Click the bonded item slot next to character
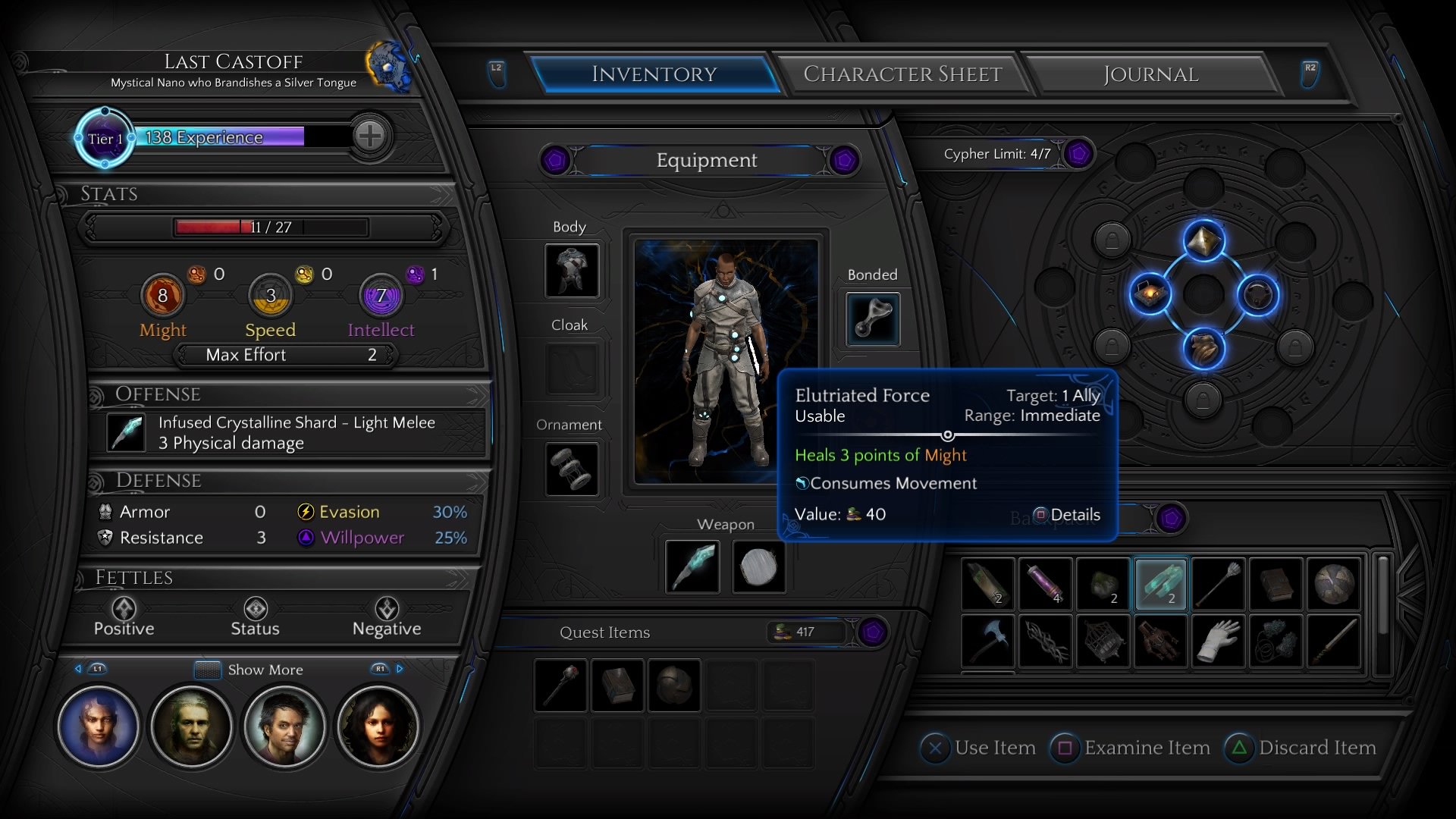The width and height of the screenshot is (1456, 819). [x=871, y=318]
